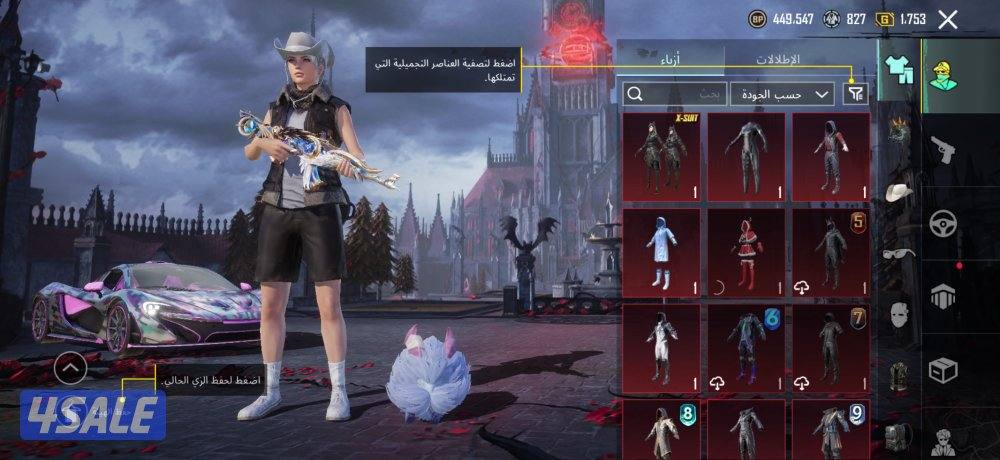
Task: Select the white mask face category
Action: click(898, 315)
